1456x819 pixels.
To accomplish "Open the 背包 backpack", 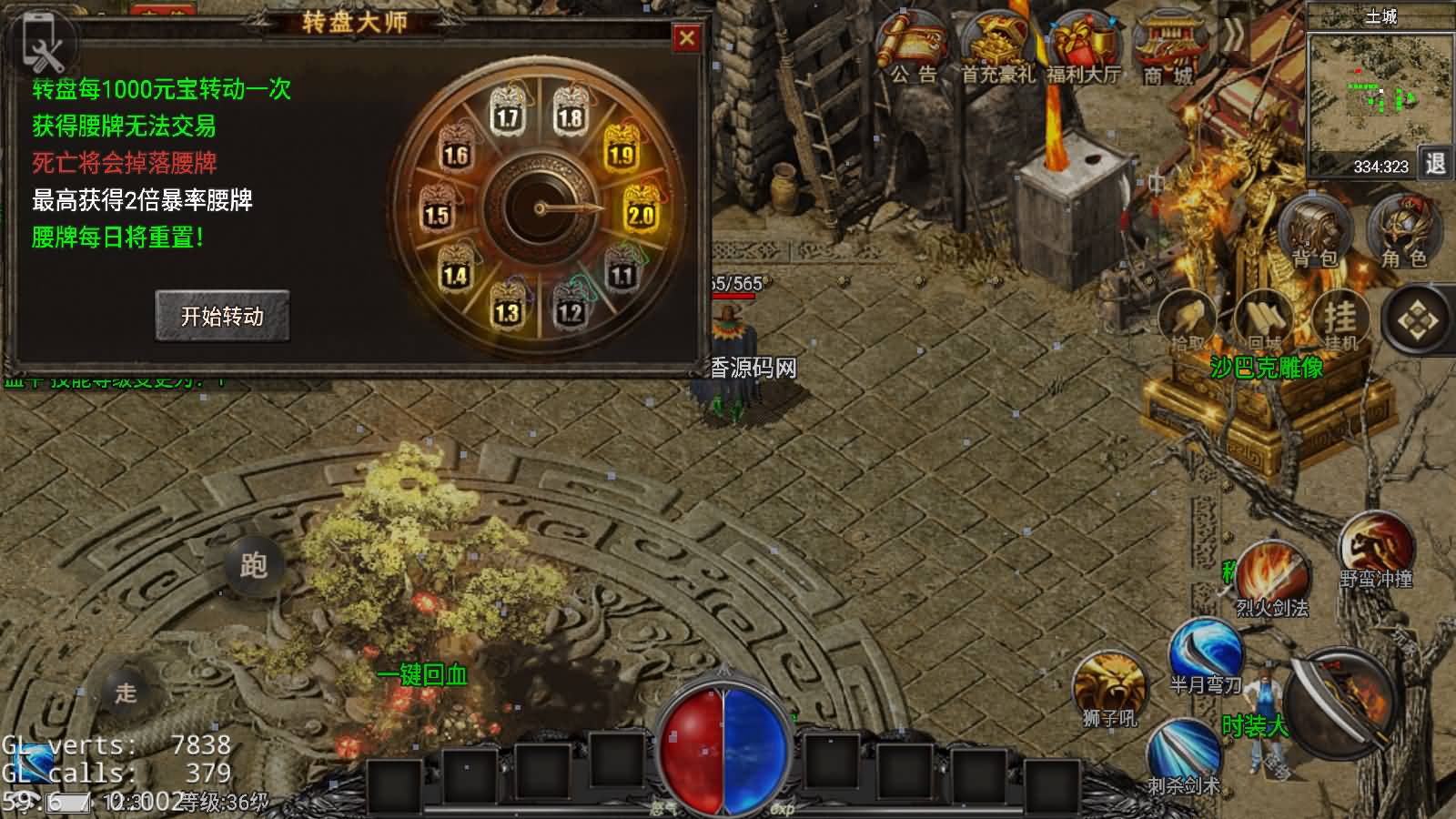I will (1315, 232).
